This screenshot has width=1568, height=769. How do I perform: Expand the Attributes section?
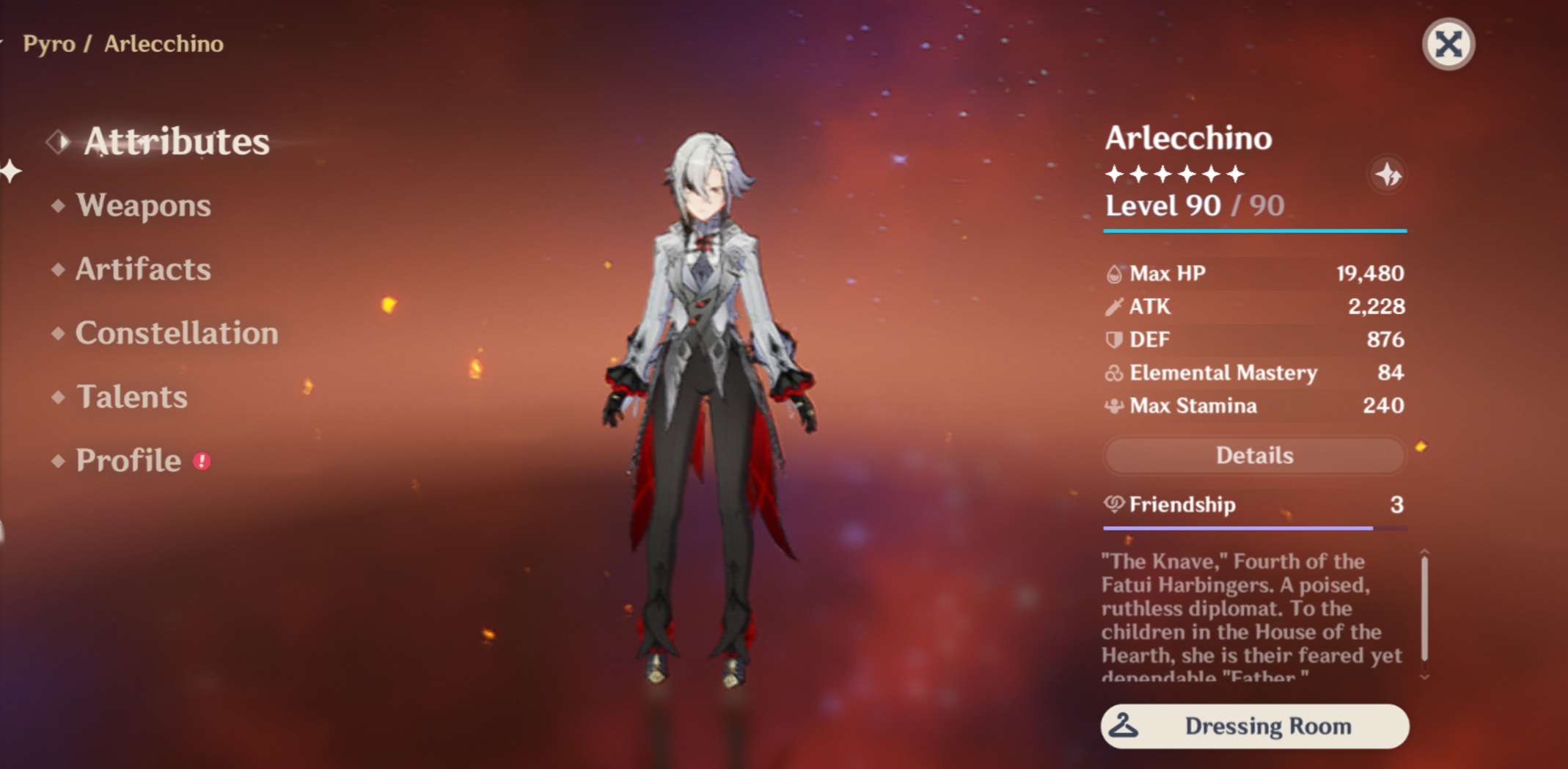tap(176, 142)
